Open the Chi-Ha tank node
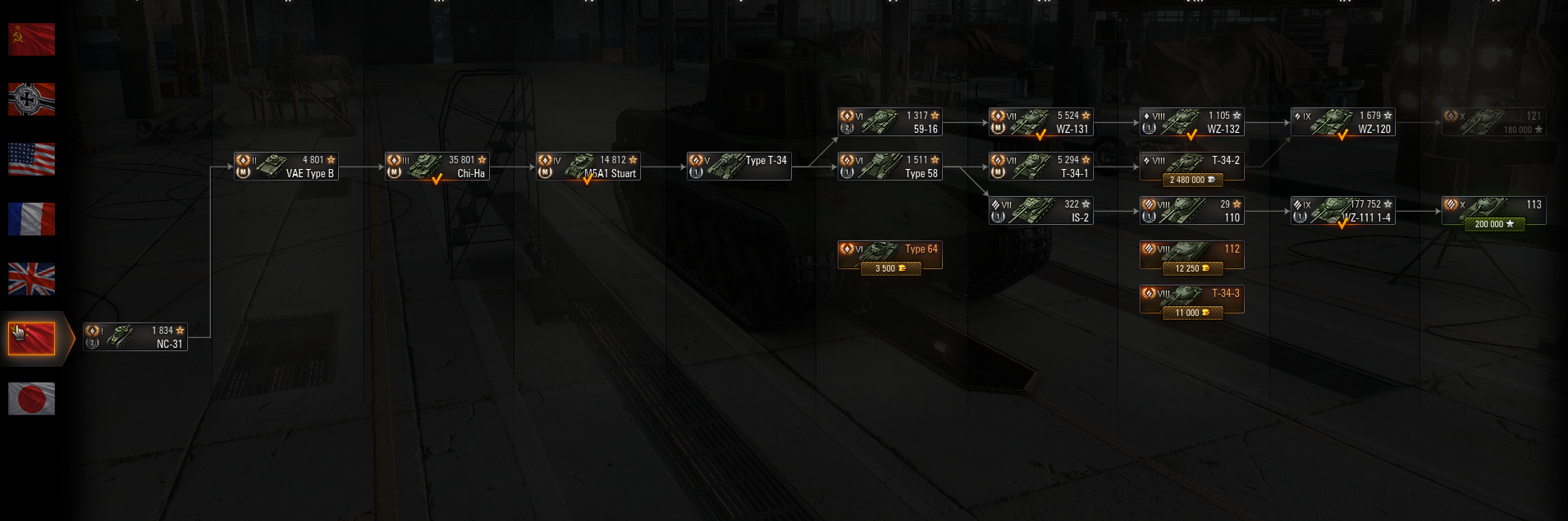This screenshot has width=1568, height=521. [x=437, y=167]
